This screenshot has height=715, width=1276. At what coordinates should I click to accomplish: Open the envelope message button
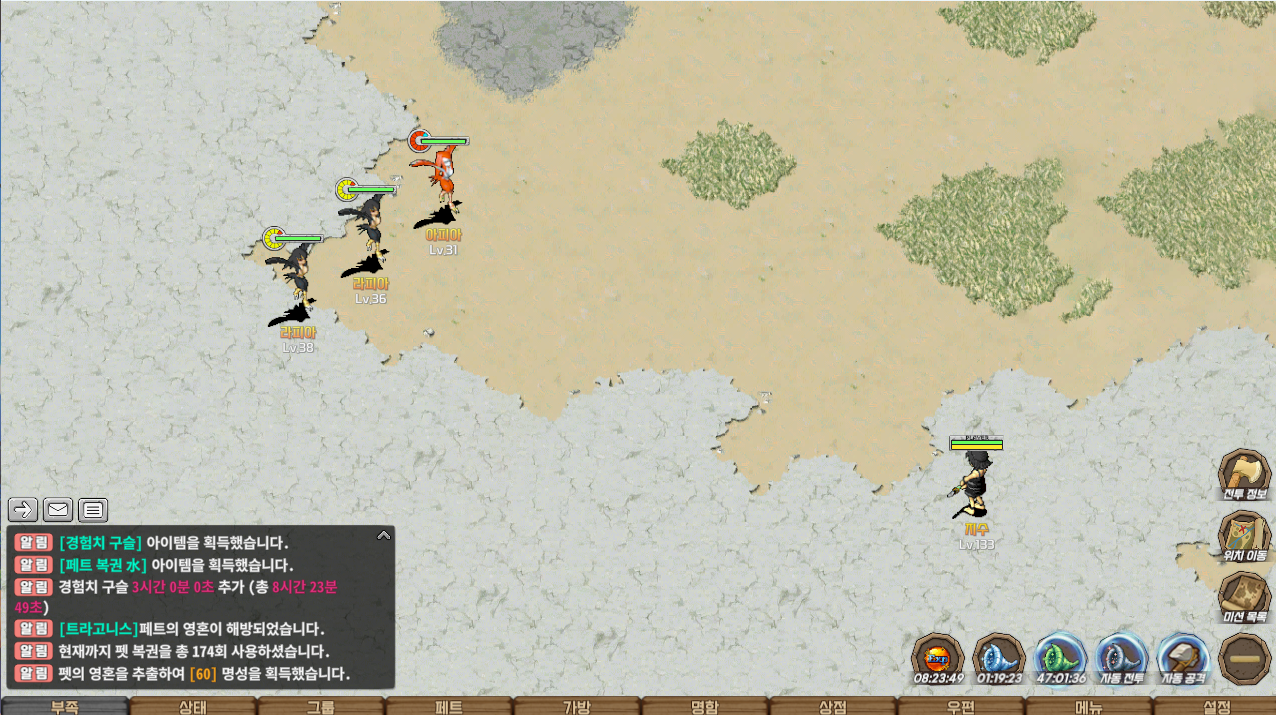58,510
